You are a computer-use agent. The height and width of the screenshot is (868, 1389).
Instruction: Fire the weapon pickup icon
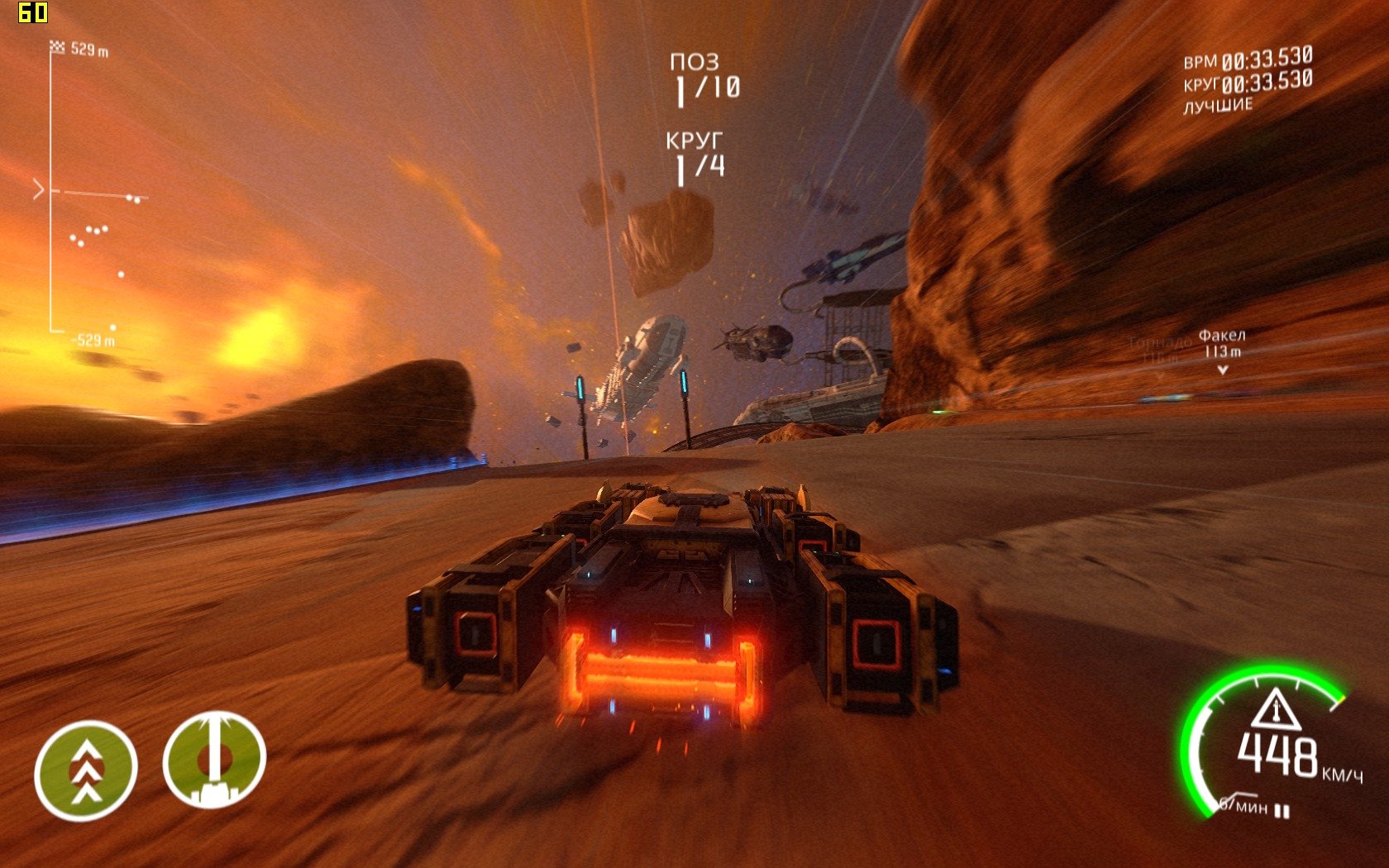pyautogui.click(x=214, y=760)
